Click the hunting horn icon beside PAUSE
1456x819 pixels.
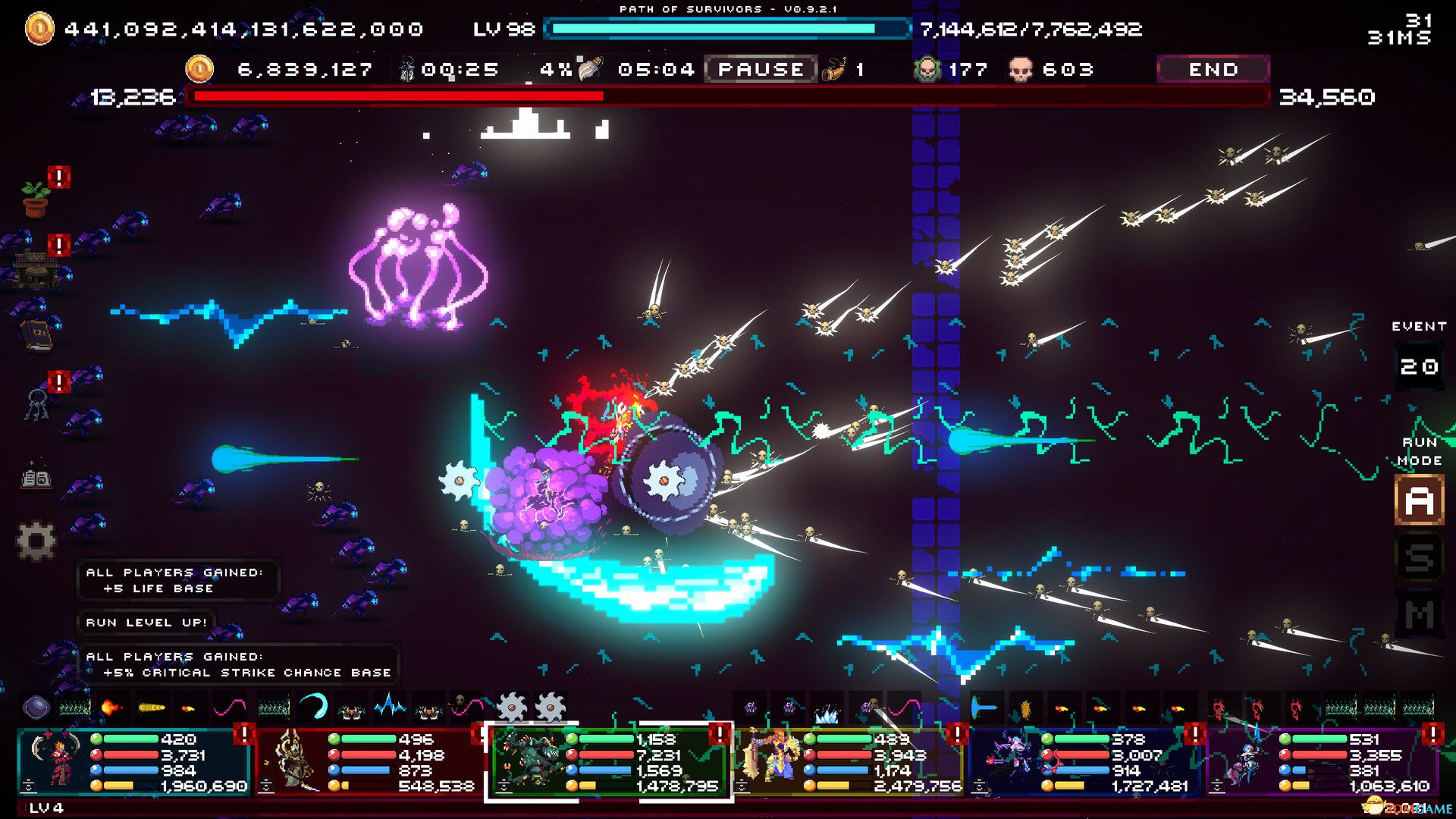pyautogui.click(x=833, y=69)
